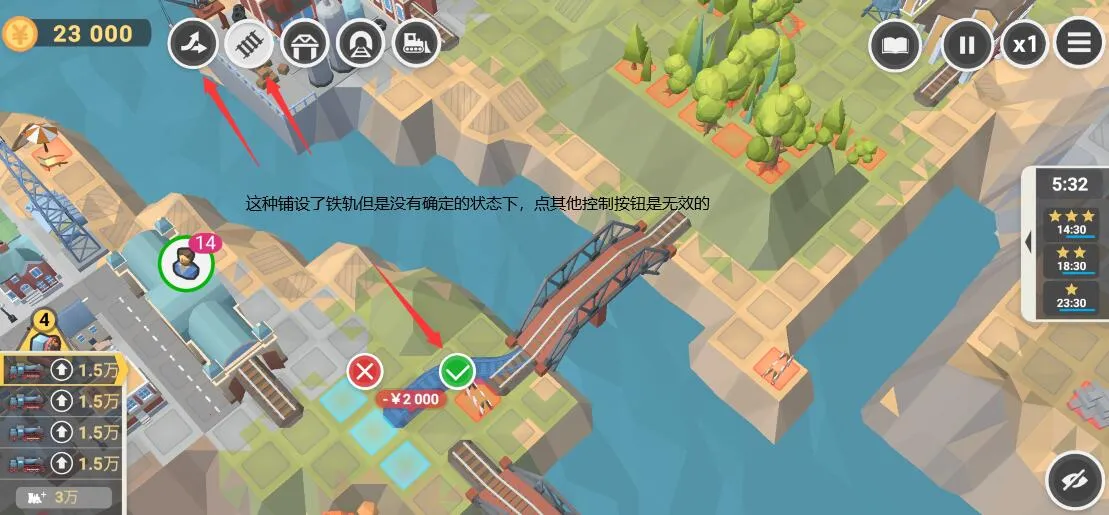The height and width of the screenshot is (515, 1109).
Task: Collapse the star goals time panel
Action: 1028,241
